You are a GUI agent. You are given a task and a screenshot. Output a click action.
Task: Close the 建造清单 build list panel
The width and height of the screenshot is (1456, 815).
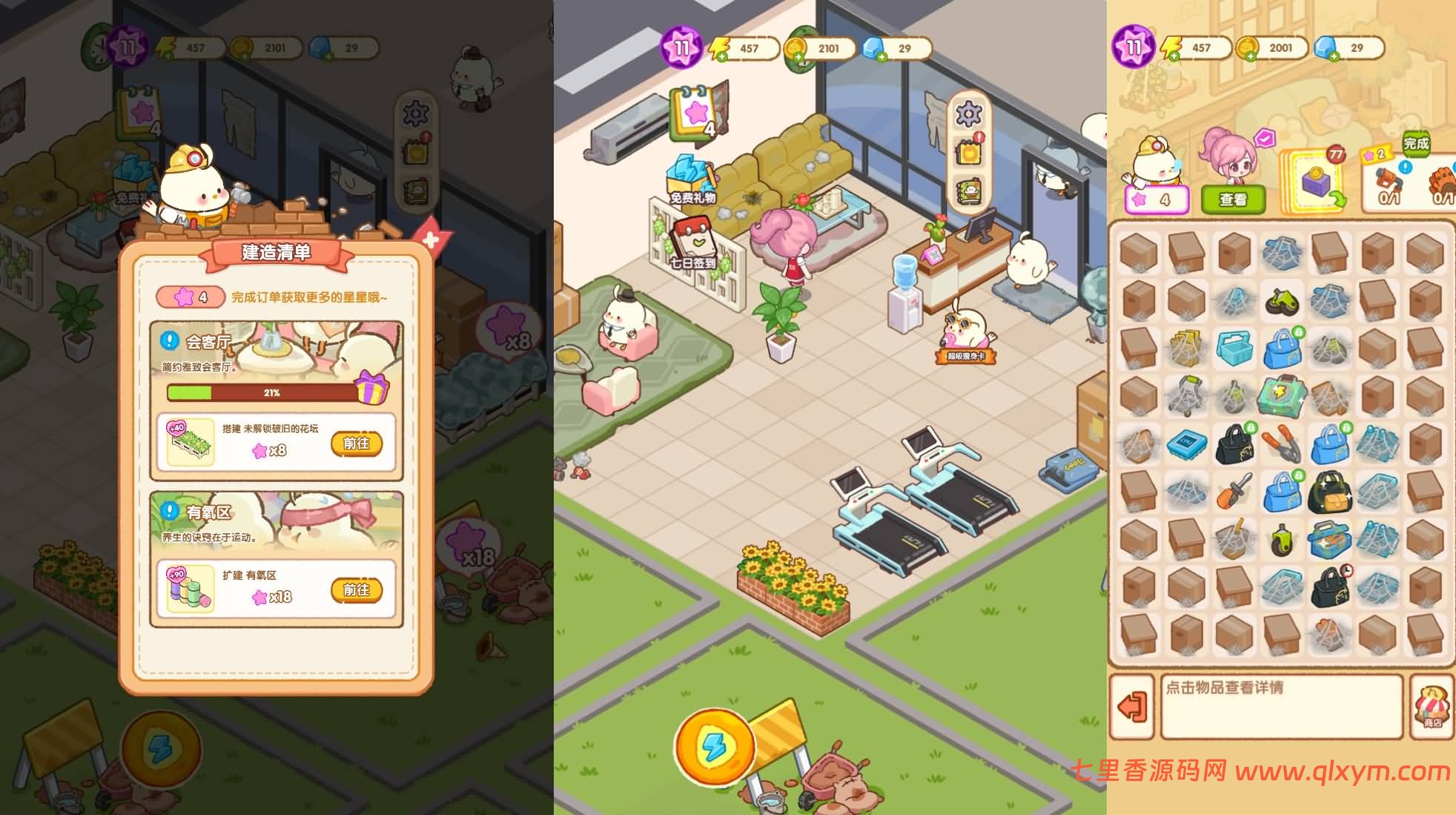pos(429,240)
